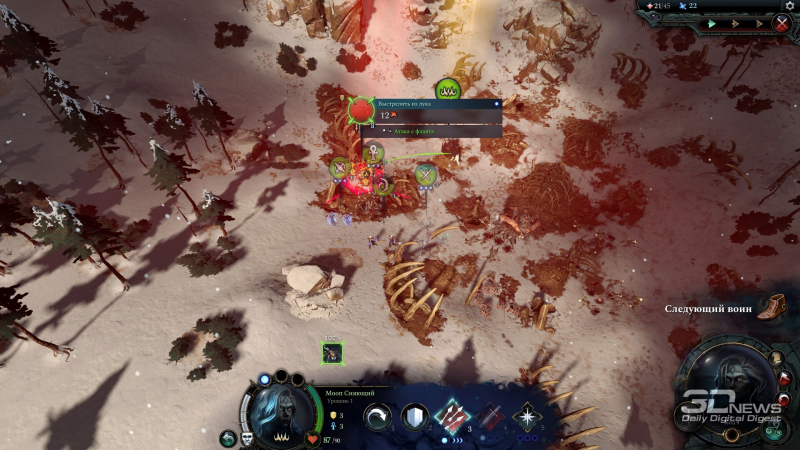
Task: Click the crossed swords auto-combat button
Action: [782, 23]
